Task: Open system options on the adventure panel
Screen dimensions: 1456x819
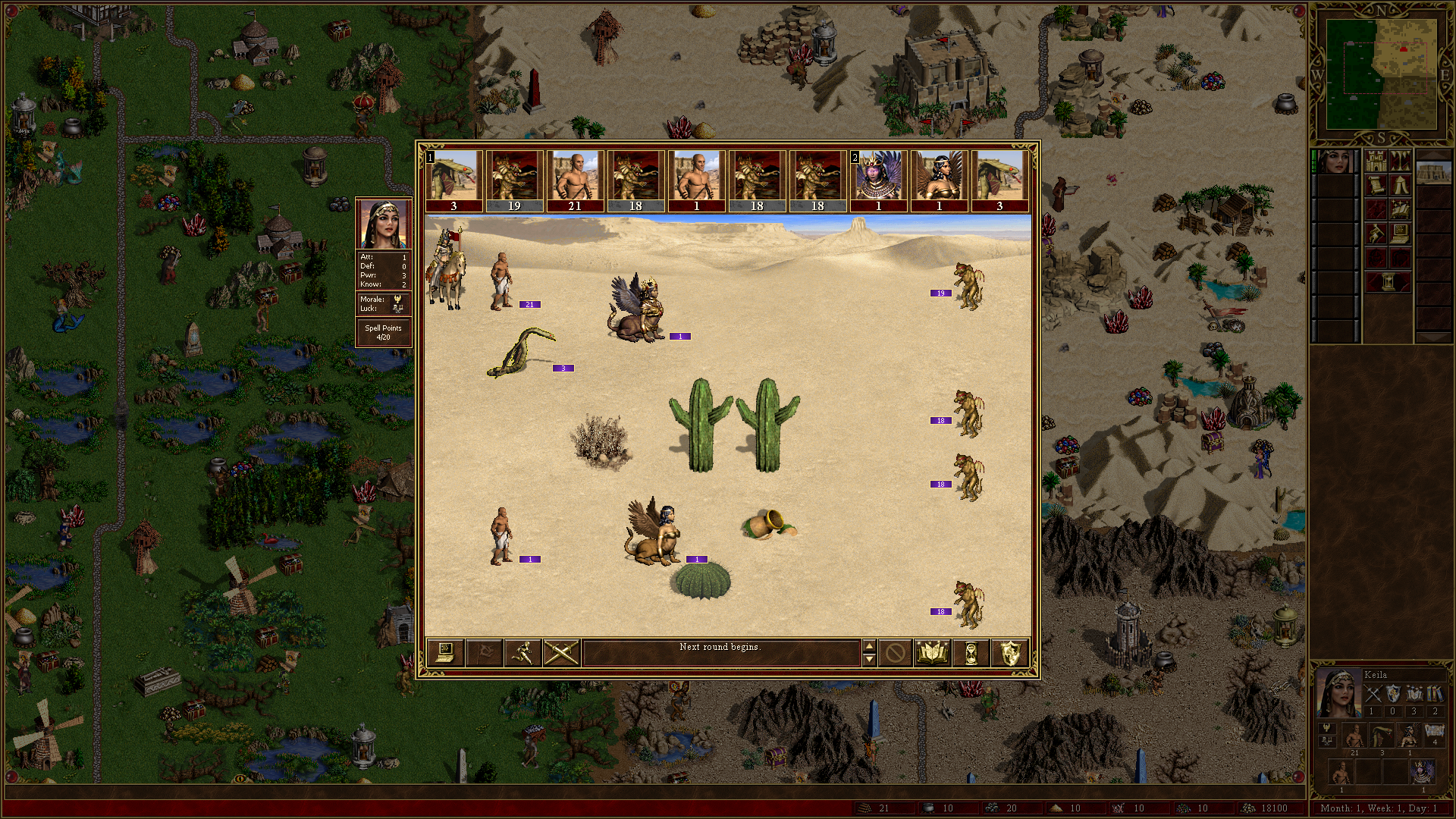Action: coord(1400,234)
